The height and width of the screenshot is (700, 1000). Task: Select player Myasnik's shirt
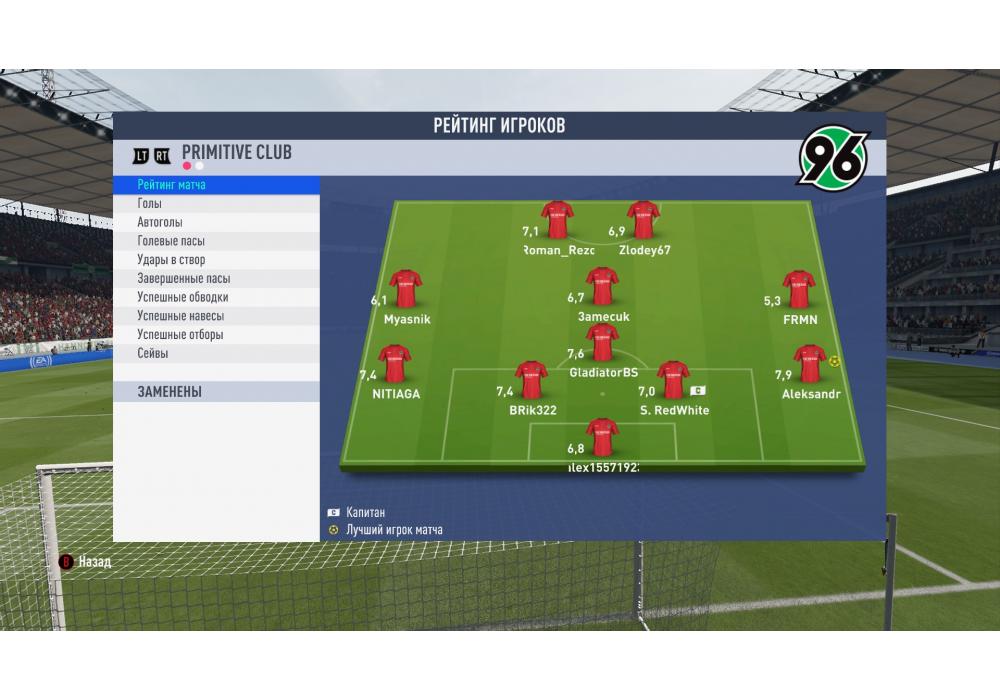click(x=406, y=290)
